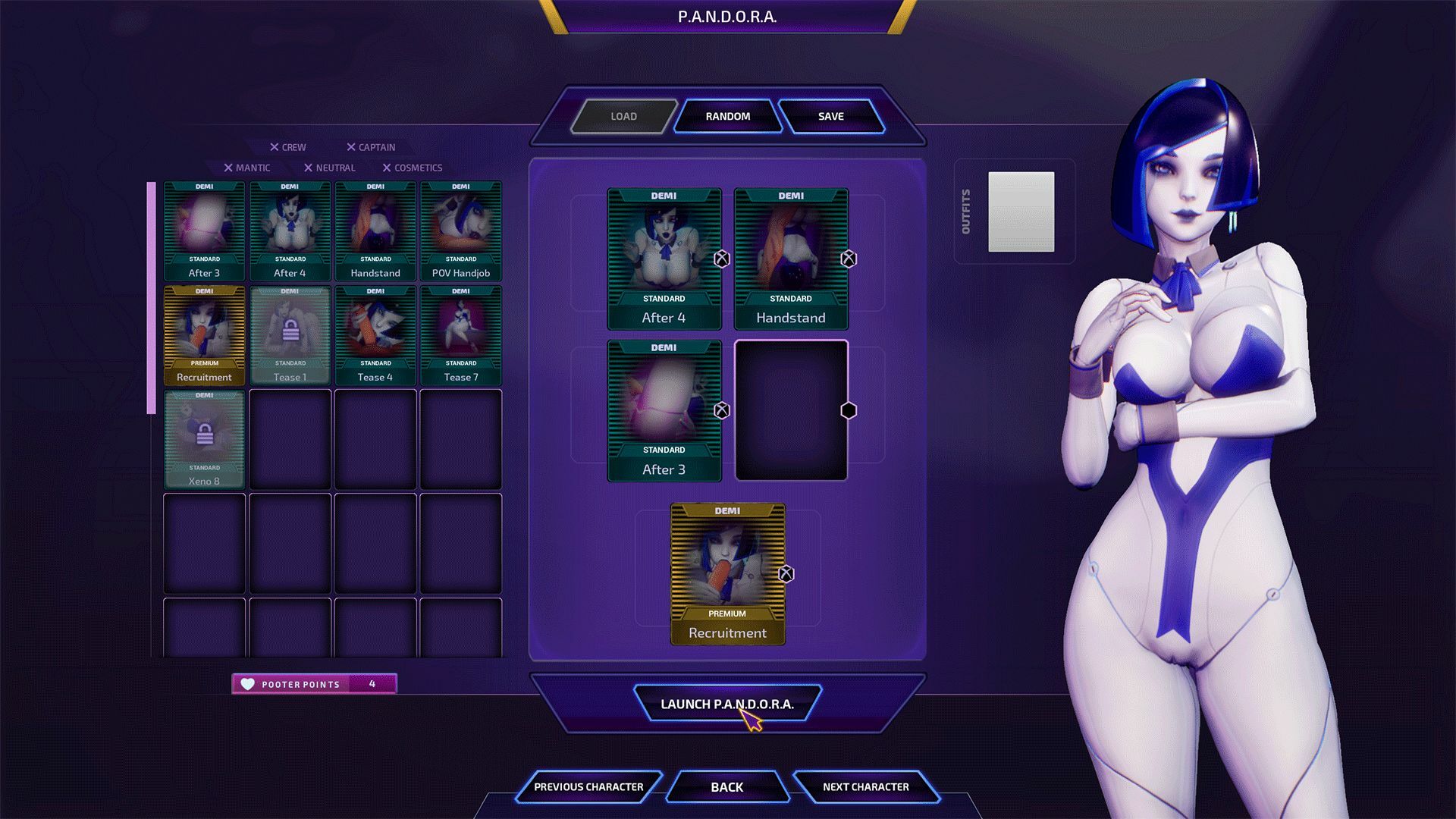Click the card list scrollbar
The width and height of the screenshot is (1456, 819).
click(151, 297)
